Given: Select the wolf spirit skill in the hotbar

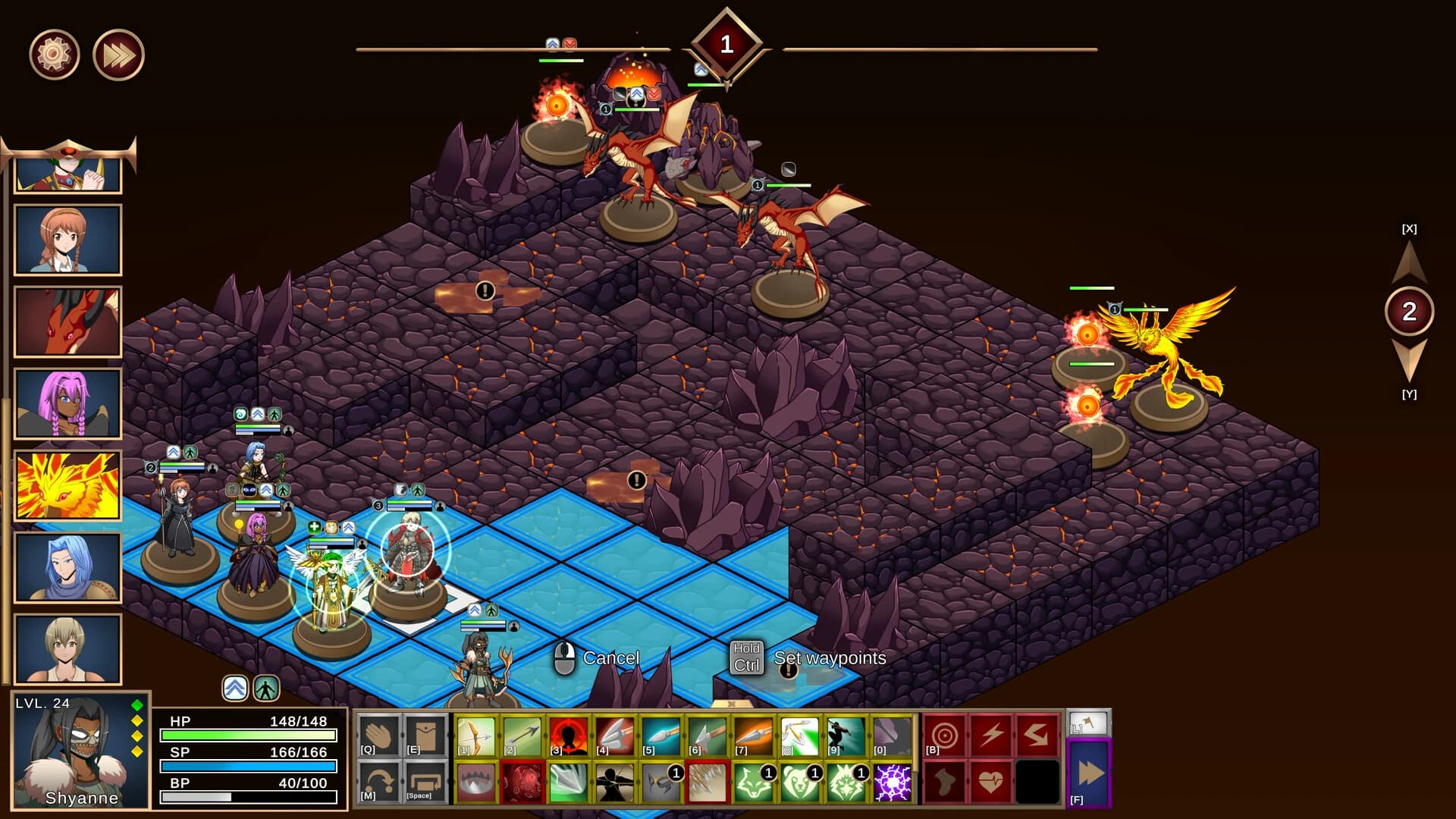Looking at the screenshot, I should pos(754,783).
